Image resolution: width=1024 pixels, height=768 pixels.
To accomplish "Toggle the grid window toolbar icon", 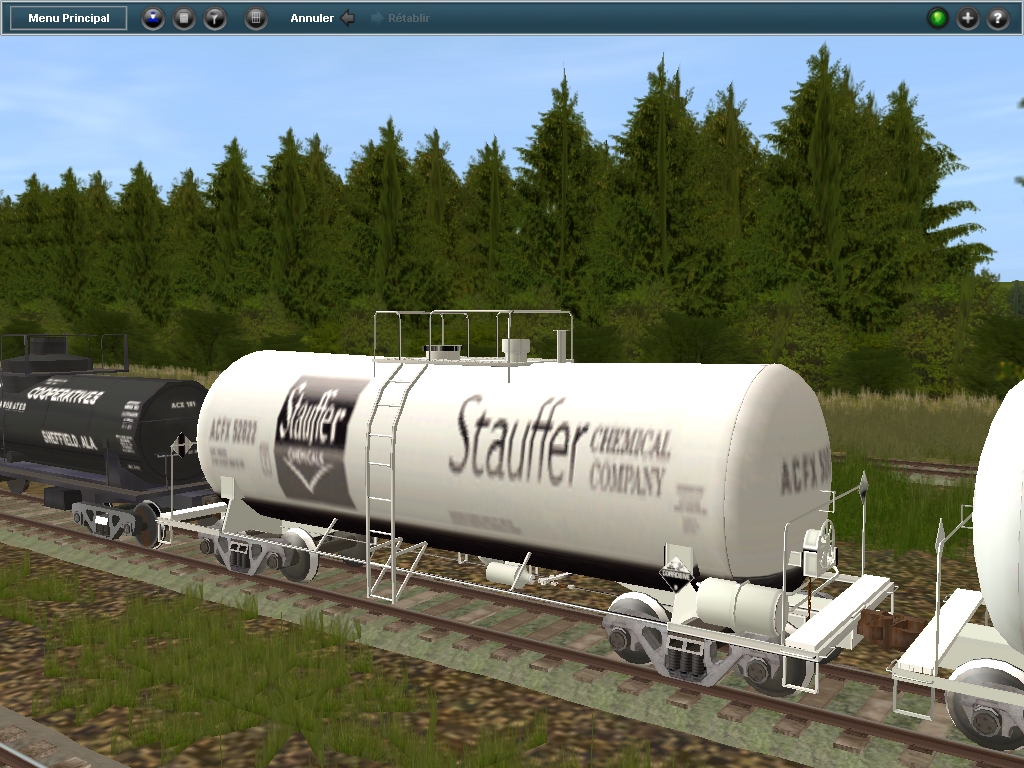I will (x=256, y=18).
